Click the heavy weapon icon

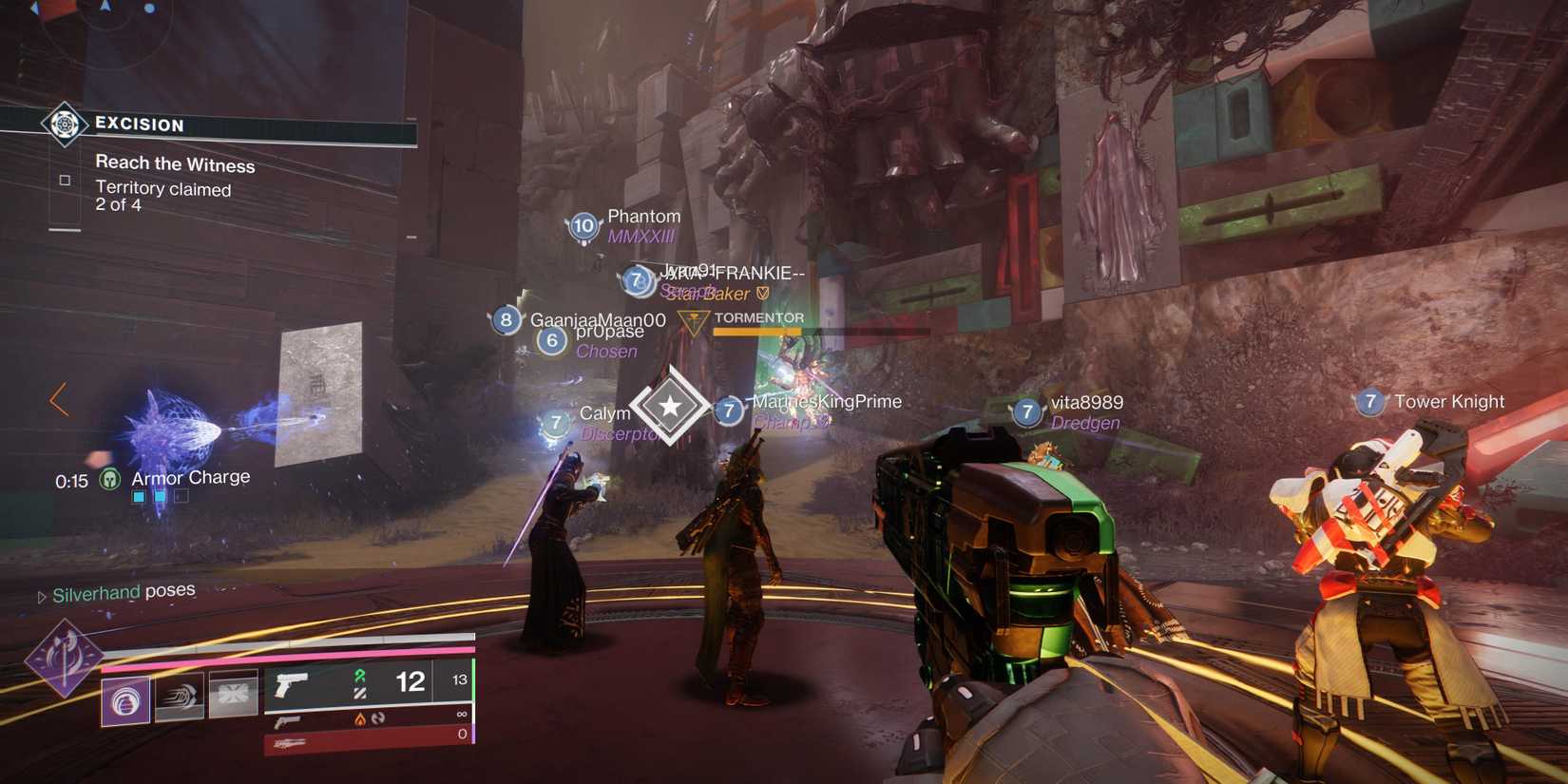tap(290, 743)
